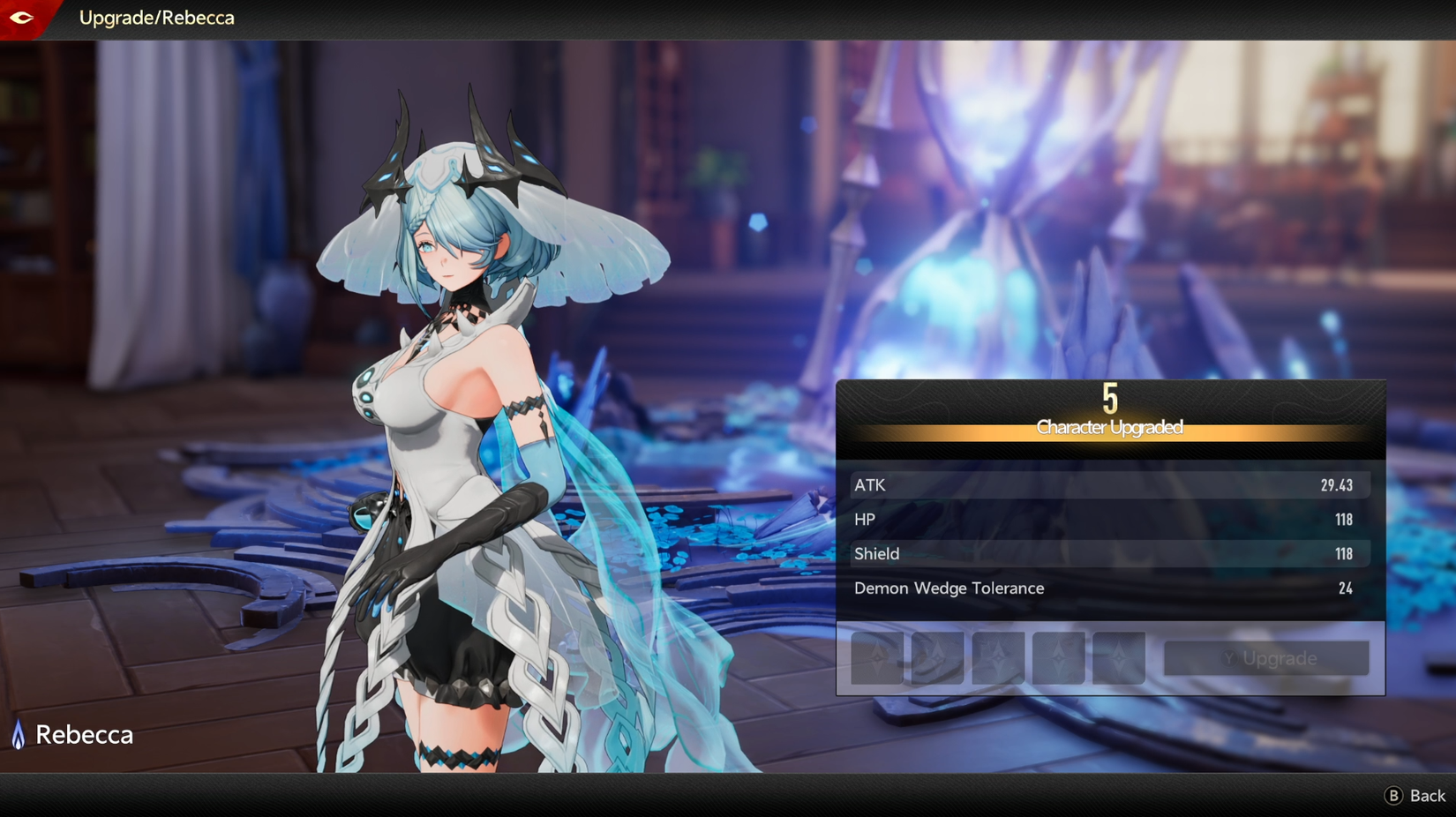Select the third upgrade material slot
This screenshot has height=817, width=1456.
[997, 657]
